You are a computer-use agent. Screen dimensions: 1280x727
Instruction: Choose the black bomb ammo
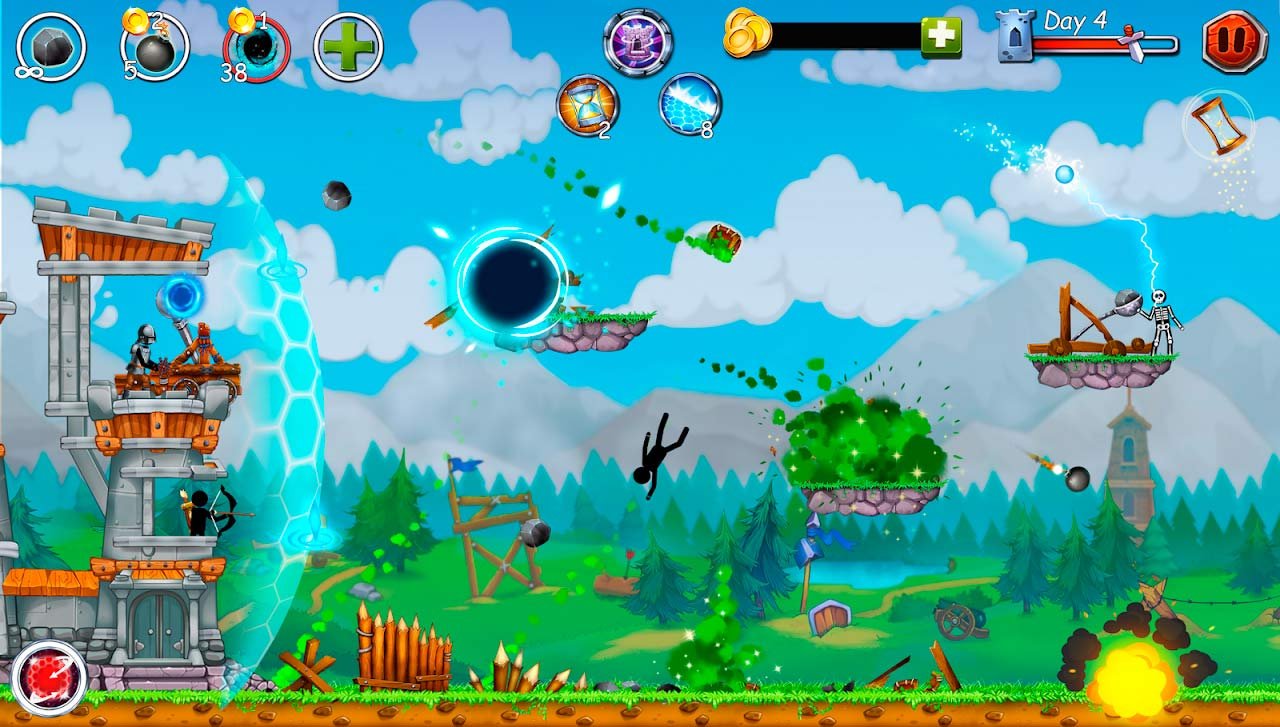pos(154,47)
